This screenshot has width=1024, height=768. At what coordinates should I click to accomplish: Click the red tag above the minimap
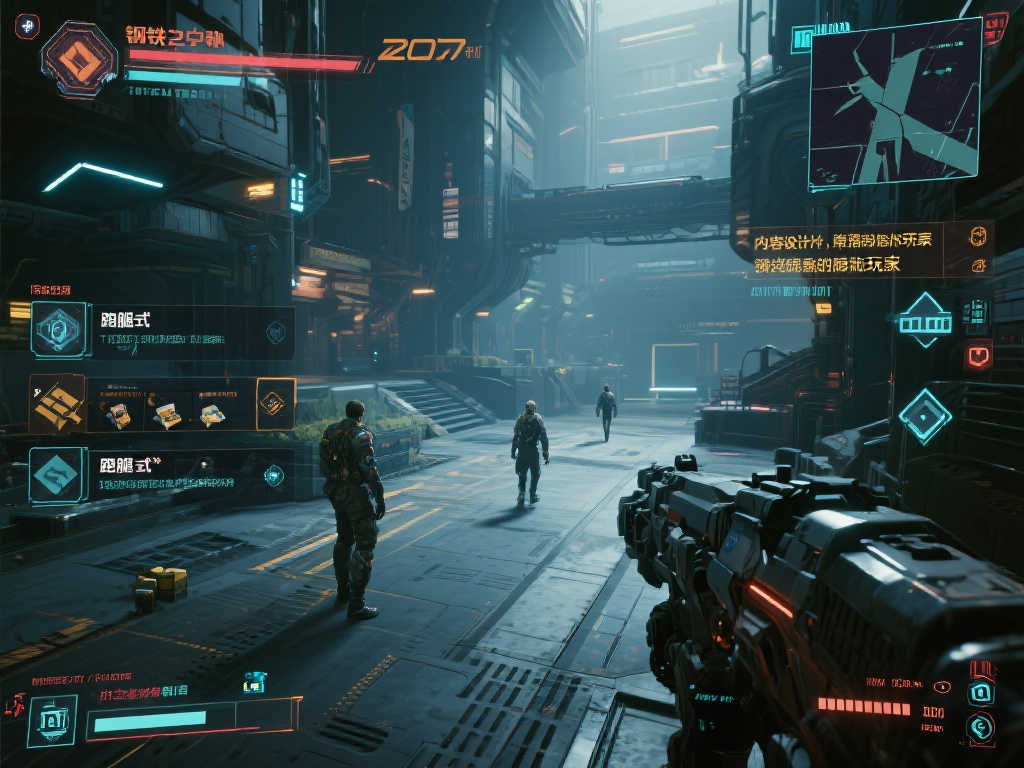(x=994, y=26)
